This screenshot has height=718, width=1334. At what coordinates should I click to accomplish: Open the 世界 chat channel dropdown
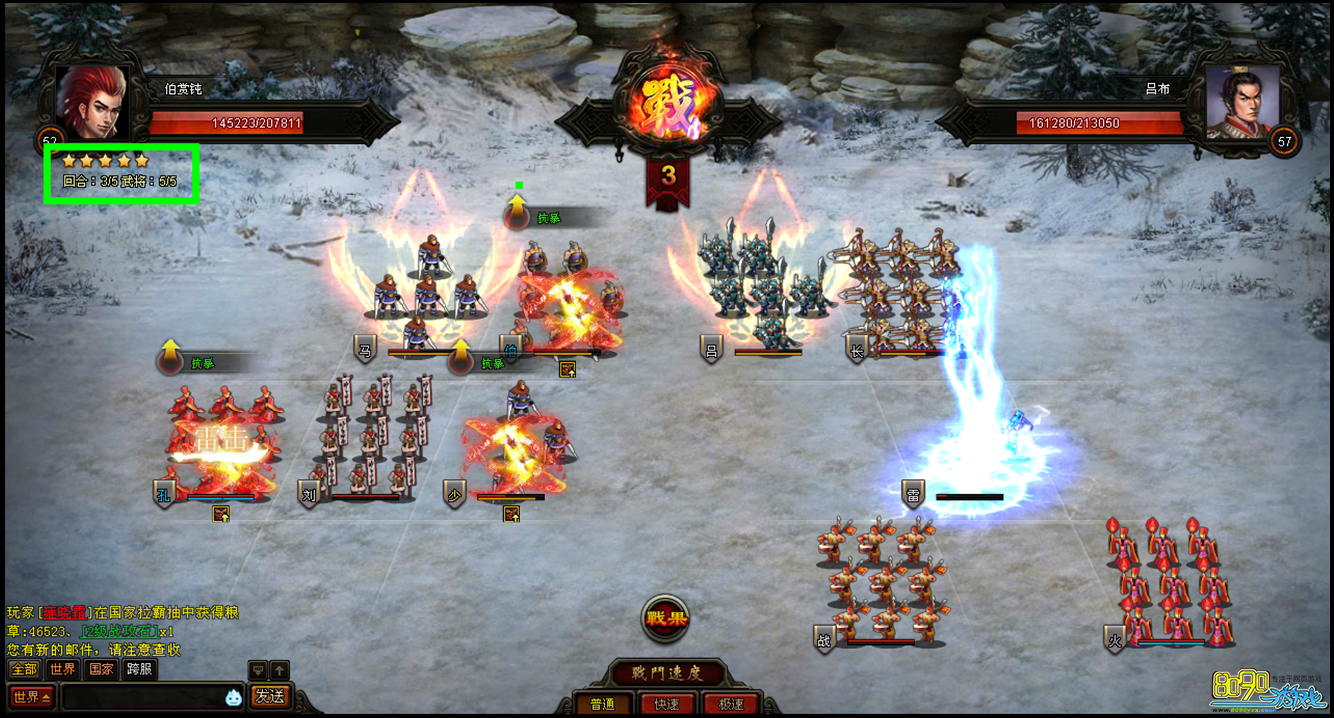coord(32,696)
